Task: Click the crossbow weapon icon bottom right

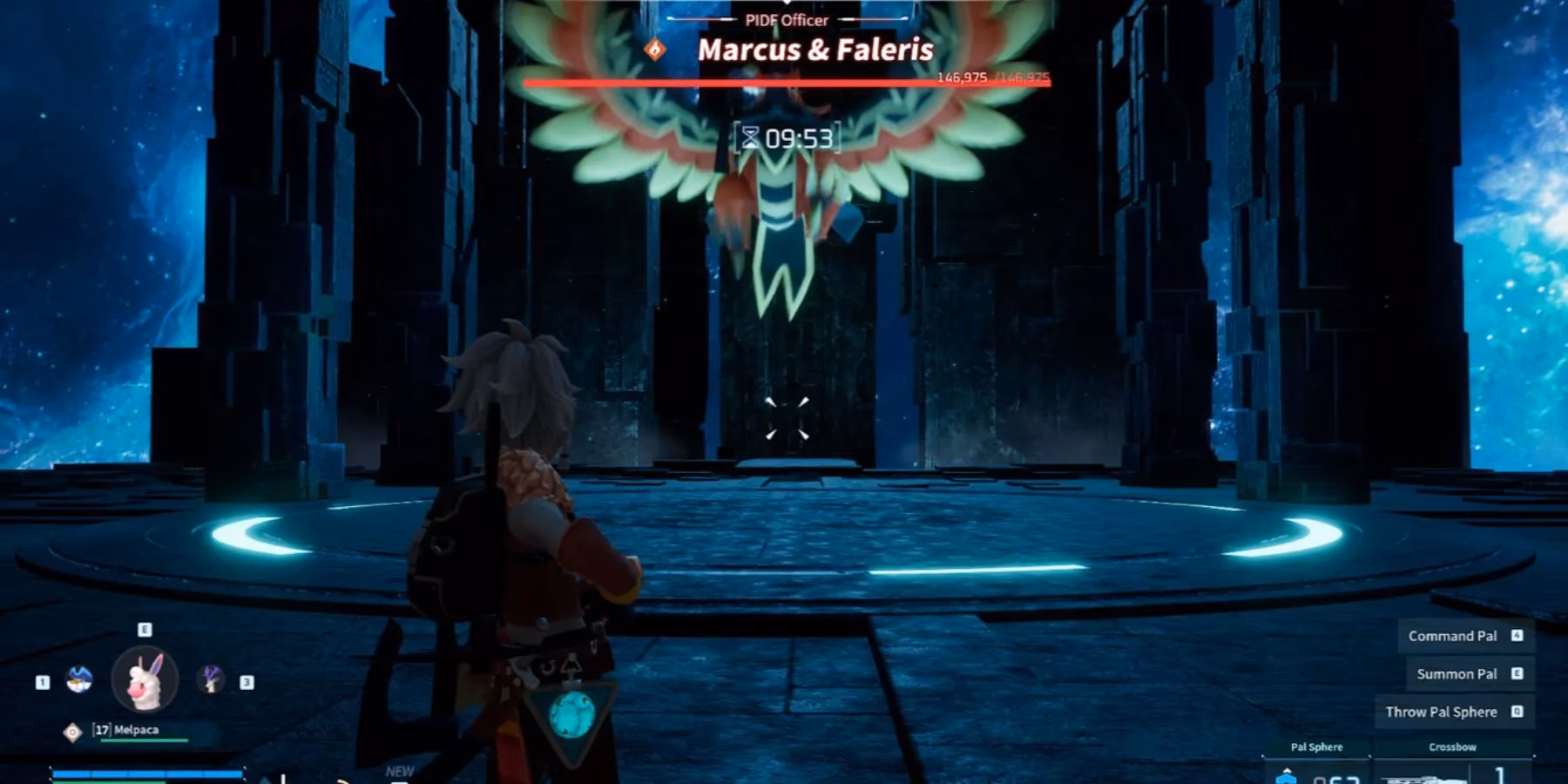Action: point(1427,777)
